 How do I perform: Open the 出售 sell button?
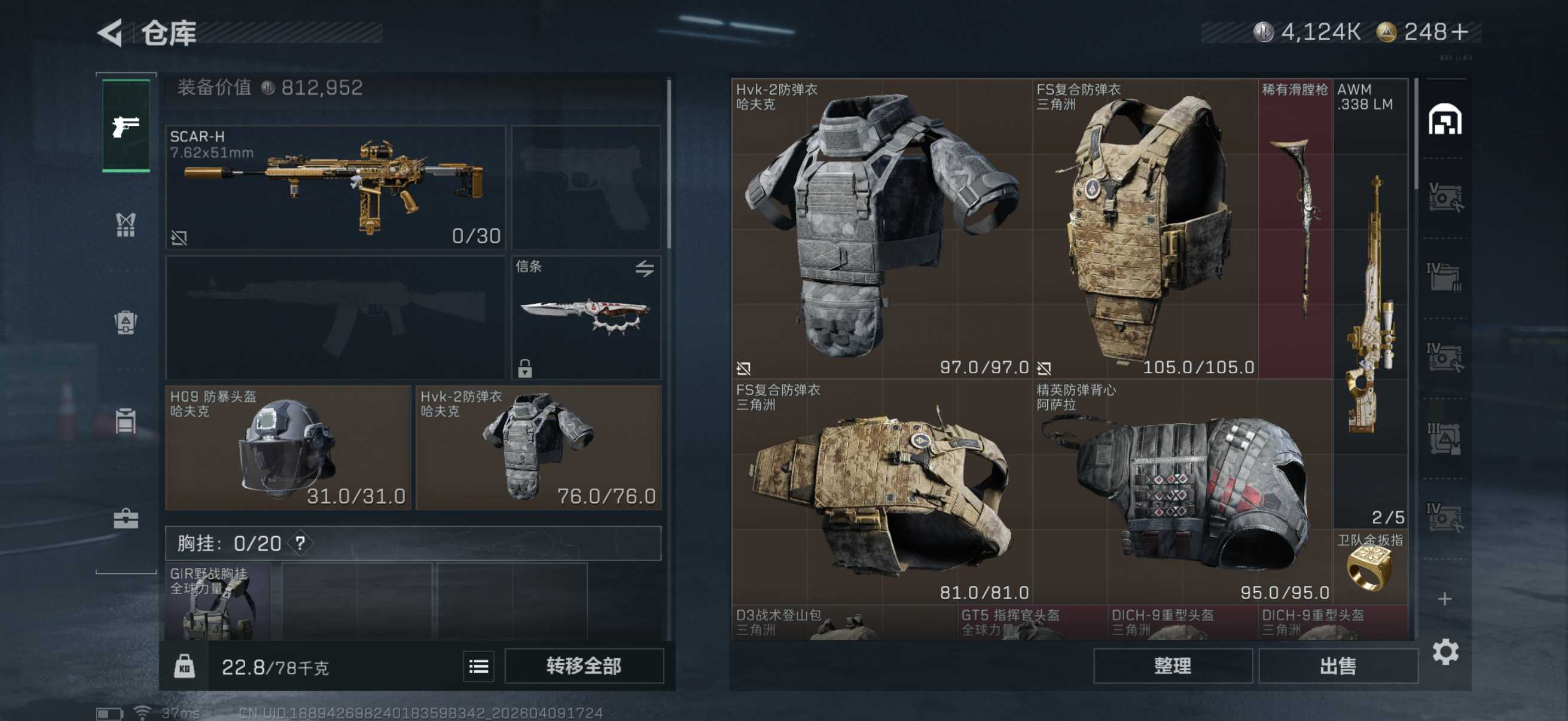click(1337, 665)
